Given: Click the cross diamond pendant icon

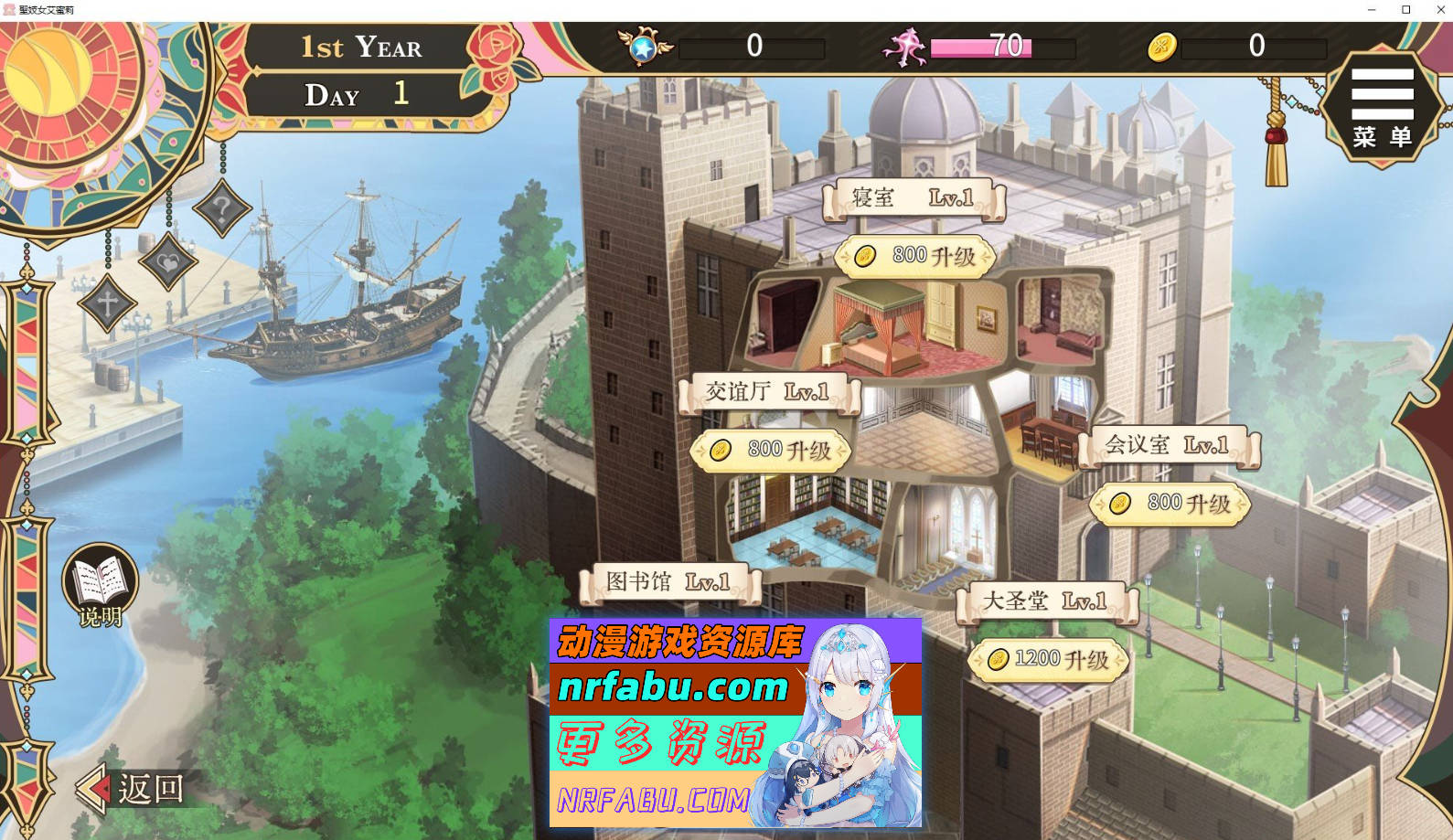Looking at the screenshot, I should (x=108, y=302).
